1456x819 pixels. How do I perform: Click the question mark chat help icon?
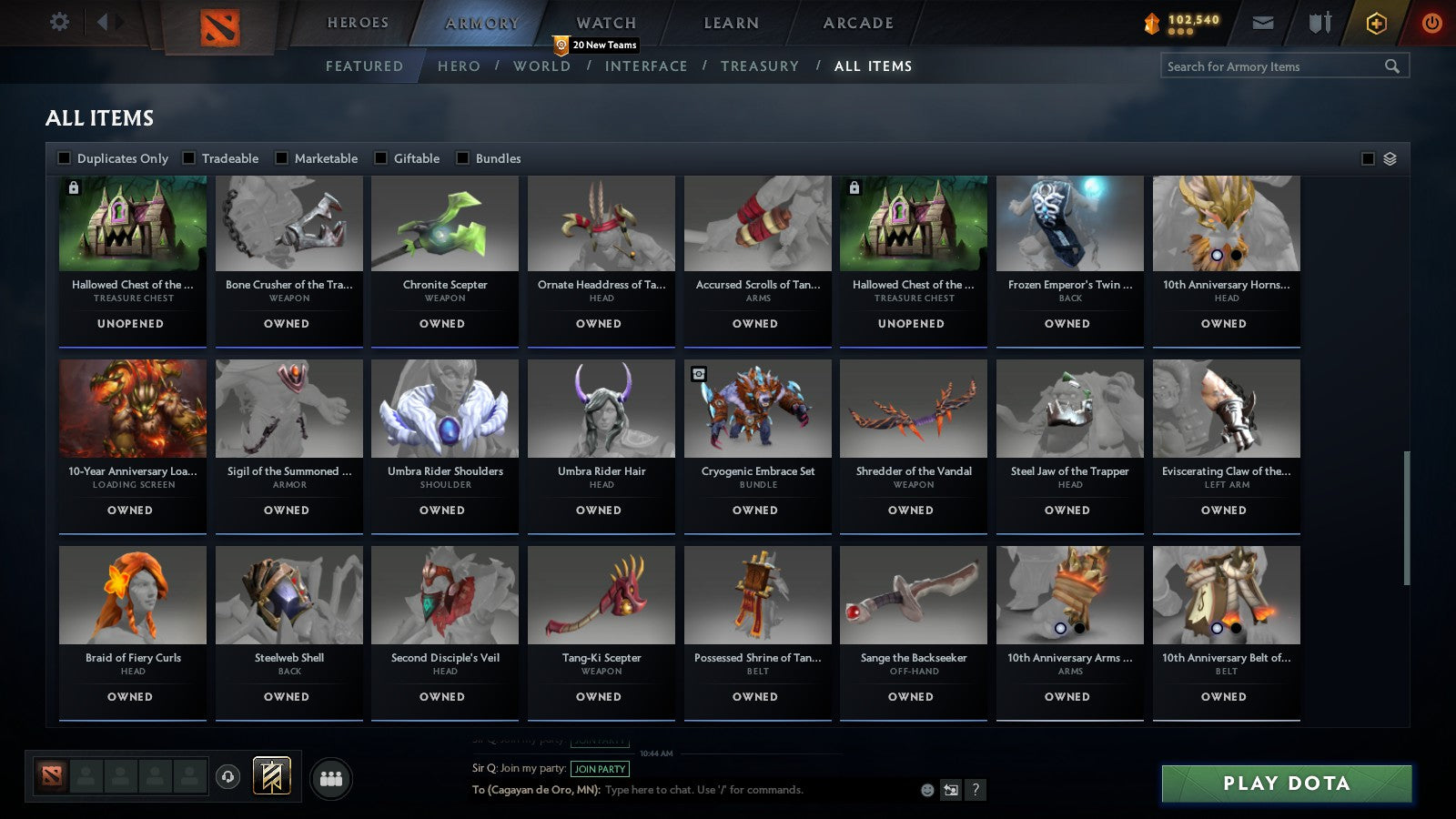975,791
